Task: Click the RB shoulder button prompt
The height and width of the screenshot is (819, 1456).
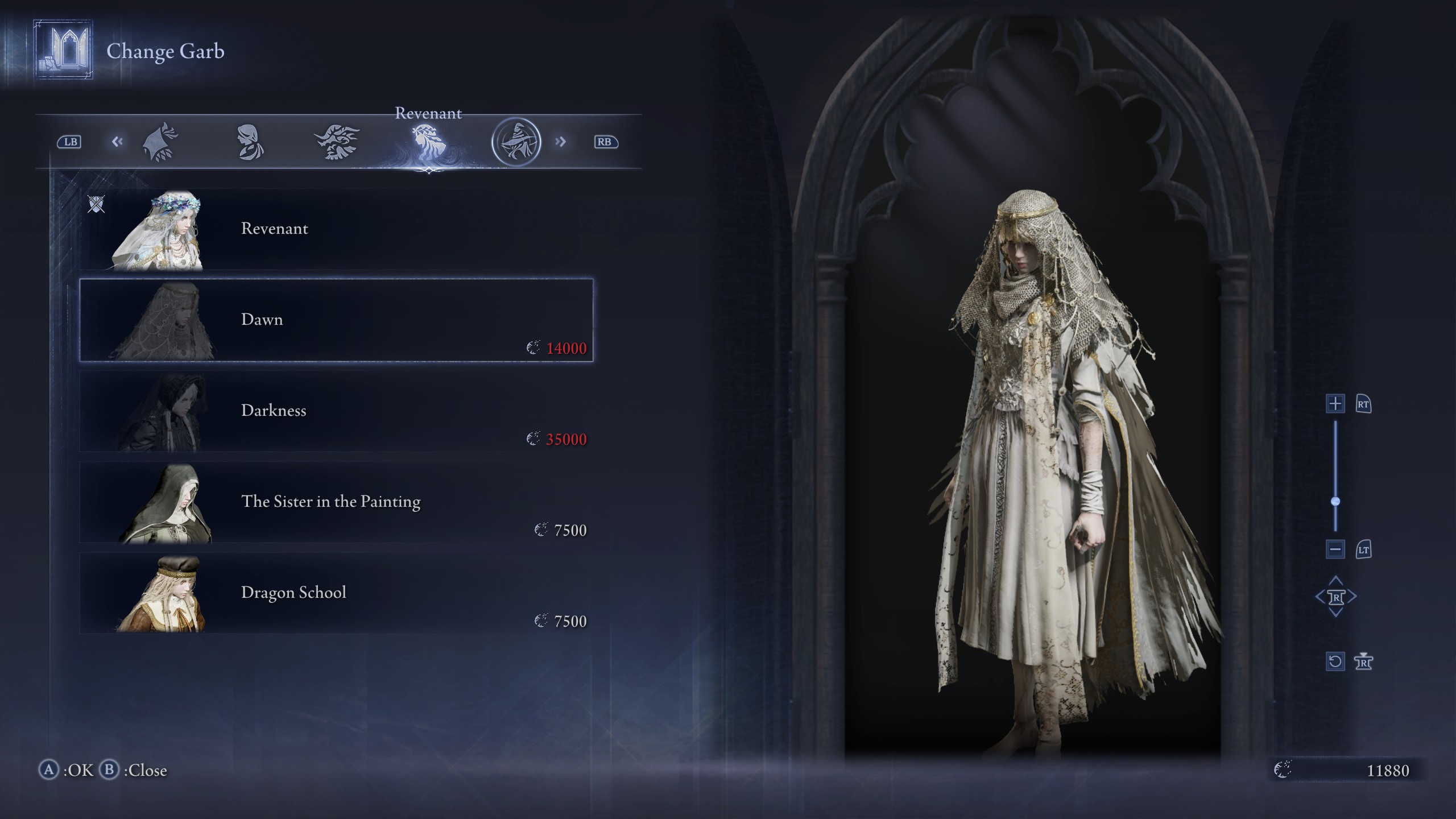Action: (x=605, y=142)
